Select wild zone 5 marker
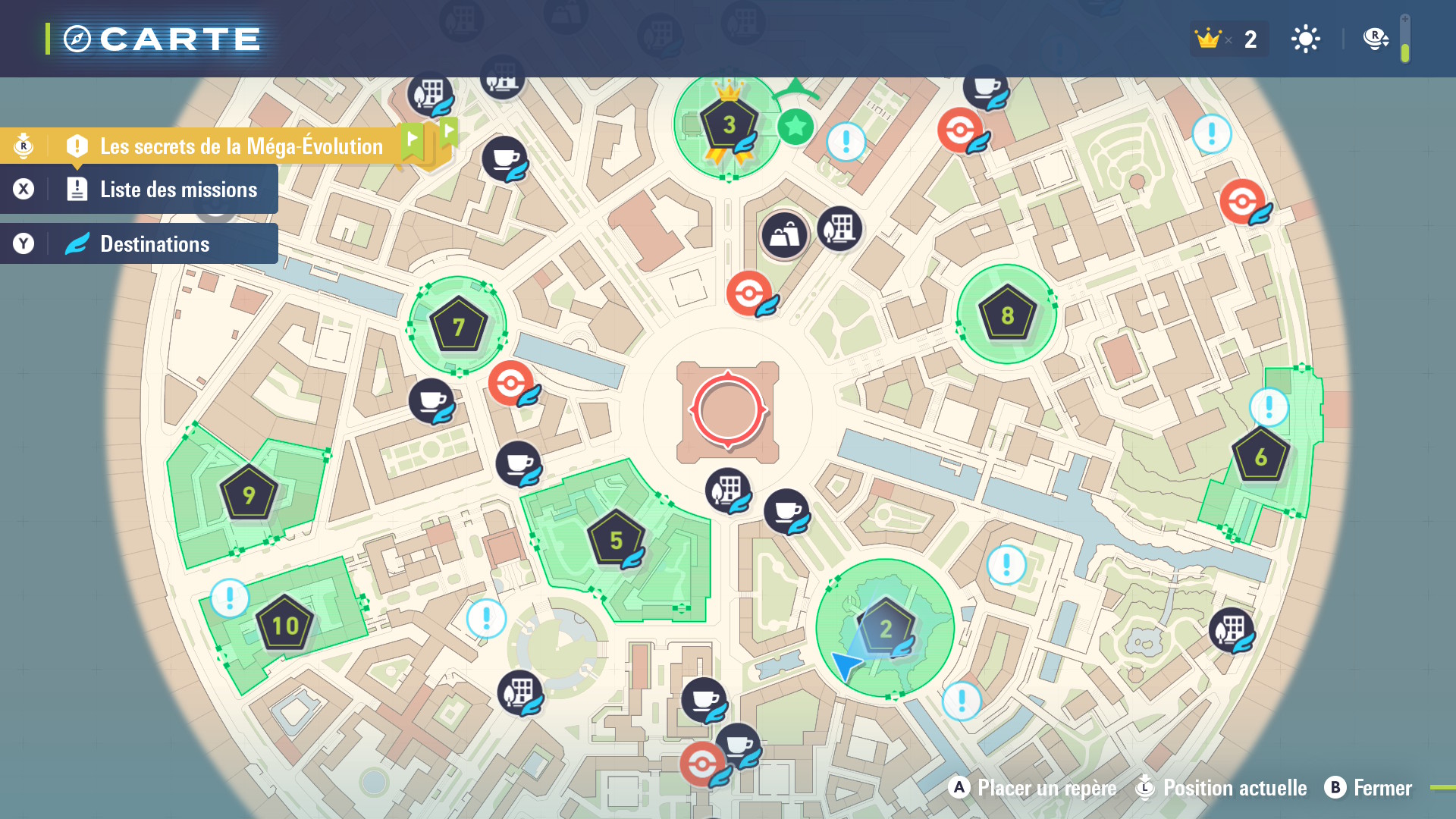The width and height of the screenshot is (1456, 819). (x=616, y=540)
